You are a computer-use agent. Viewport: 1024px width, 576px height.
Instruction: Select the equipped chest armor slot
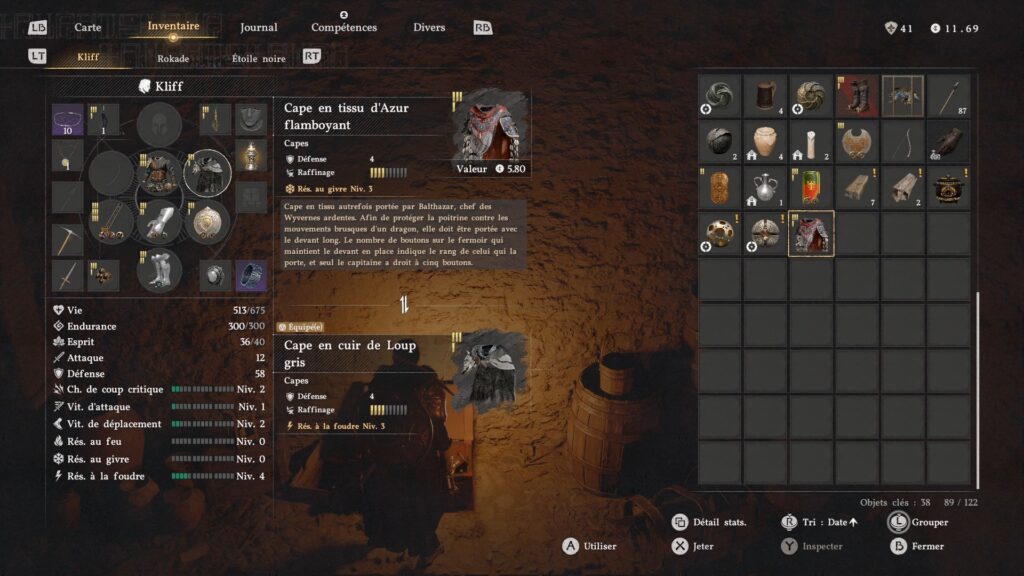[x=160, y=173]
